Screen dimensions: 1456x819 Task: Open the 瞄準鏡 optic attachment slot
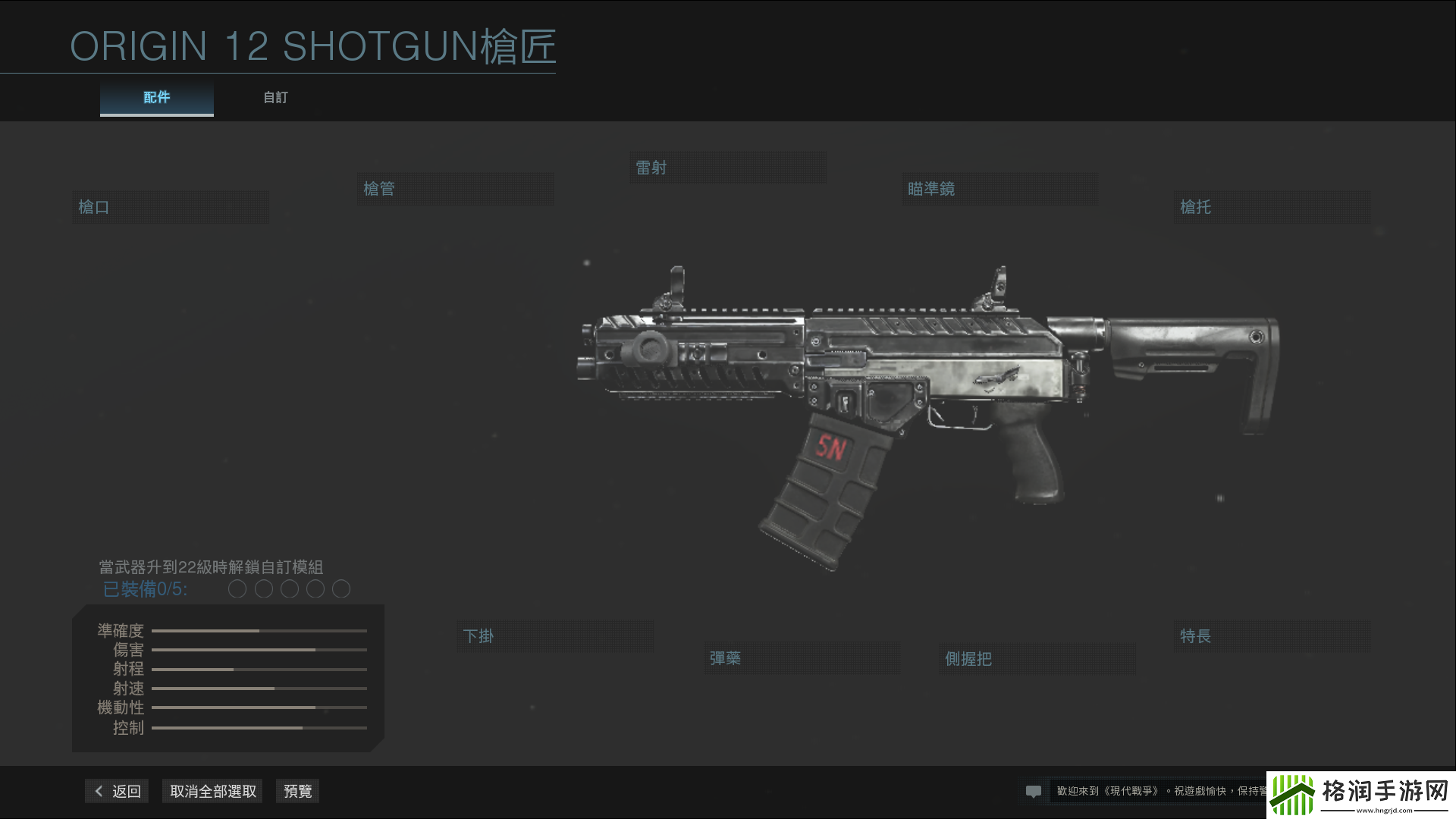click(x=998, y=189)
